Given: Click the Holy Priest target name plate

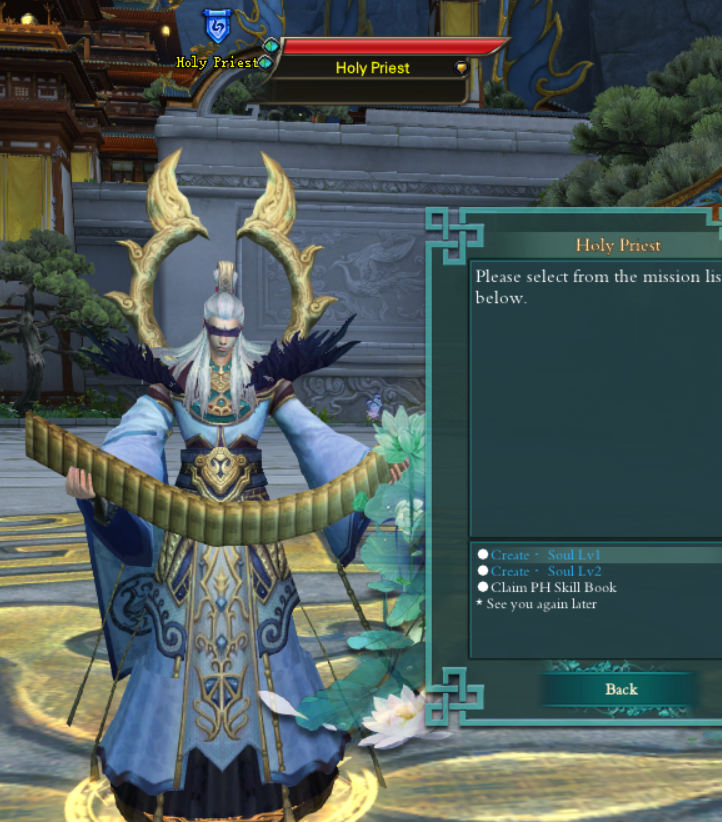Looking at the screenshot, I should 372,68.
